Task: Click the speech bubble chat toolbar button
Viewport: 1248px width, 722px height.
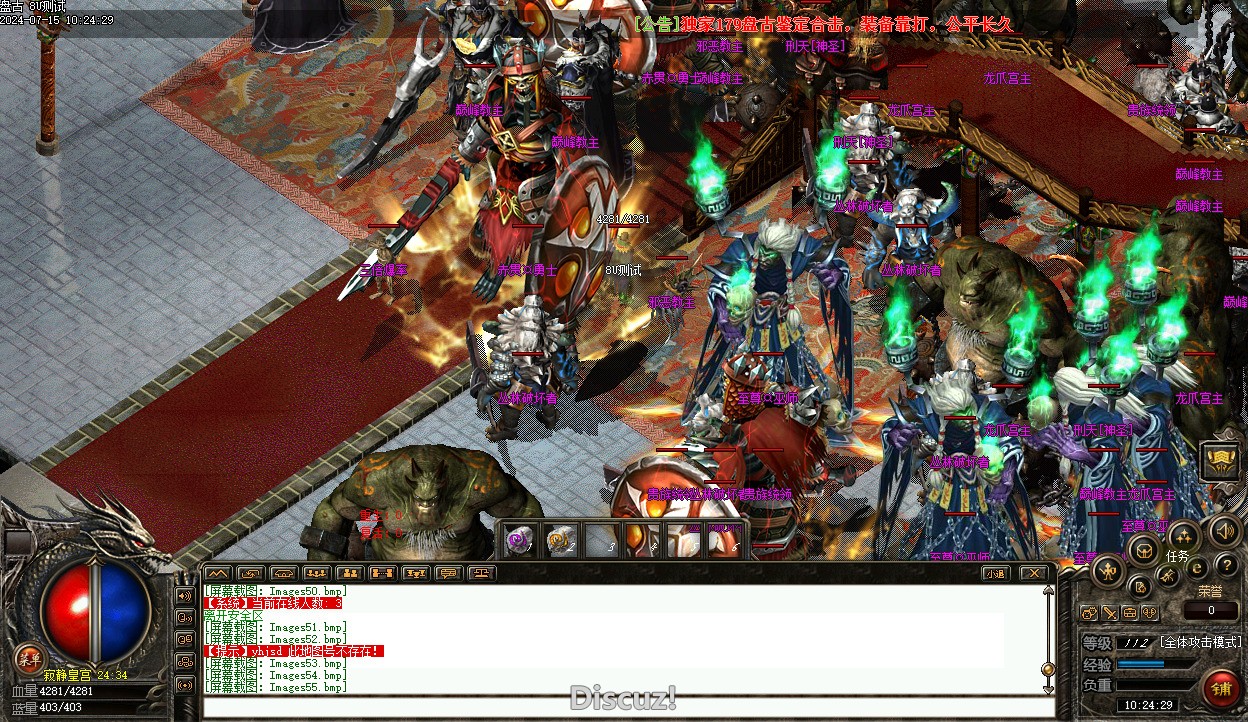Action: [449, 573]
